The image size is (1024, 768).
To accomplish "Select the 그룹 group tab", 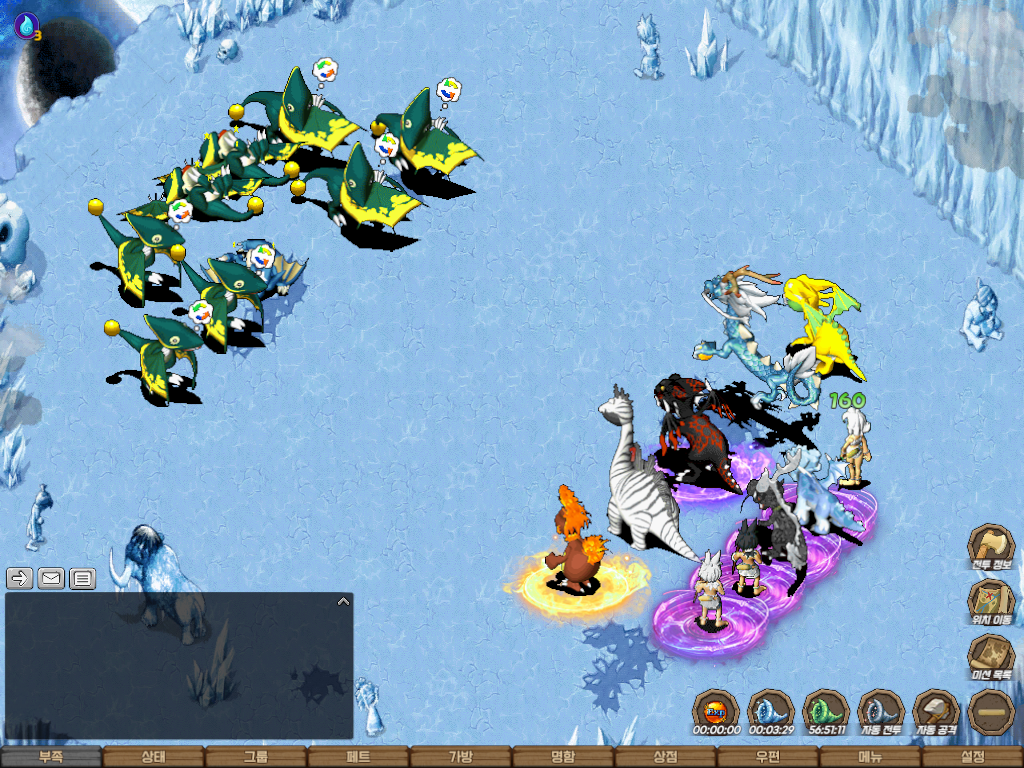I will [x=256, y=757].
